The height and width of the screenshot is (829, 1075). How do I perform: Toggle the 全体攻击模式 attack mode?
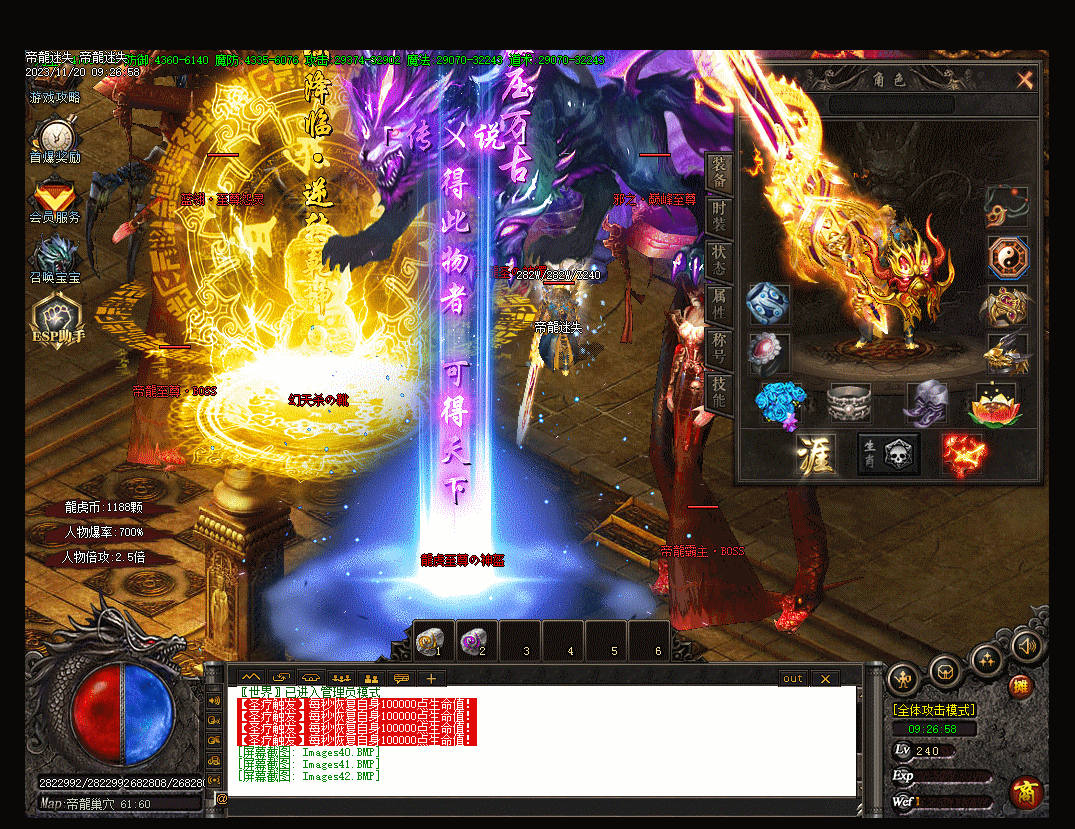click(934, 710)
